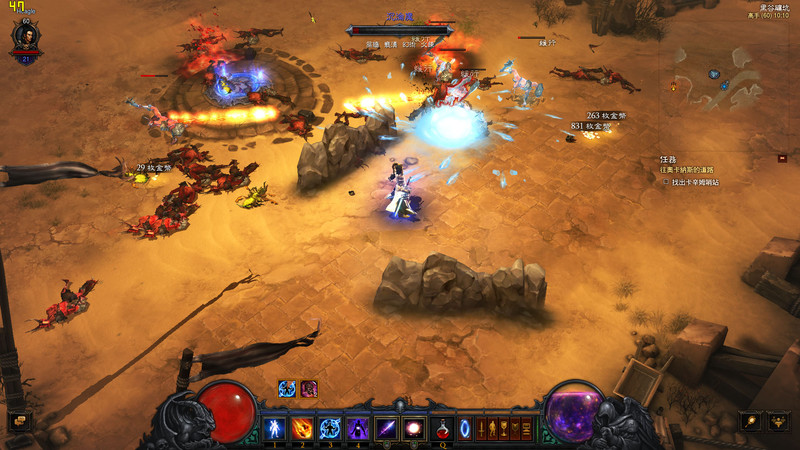This screenshot has height=450, width=800.
Task: Open the chat button in bottom-left corner
Action: pos(18,422)
